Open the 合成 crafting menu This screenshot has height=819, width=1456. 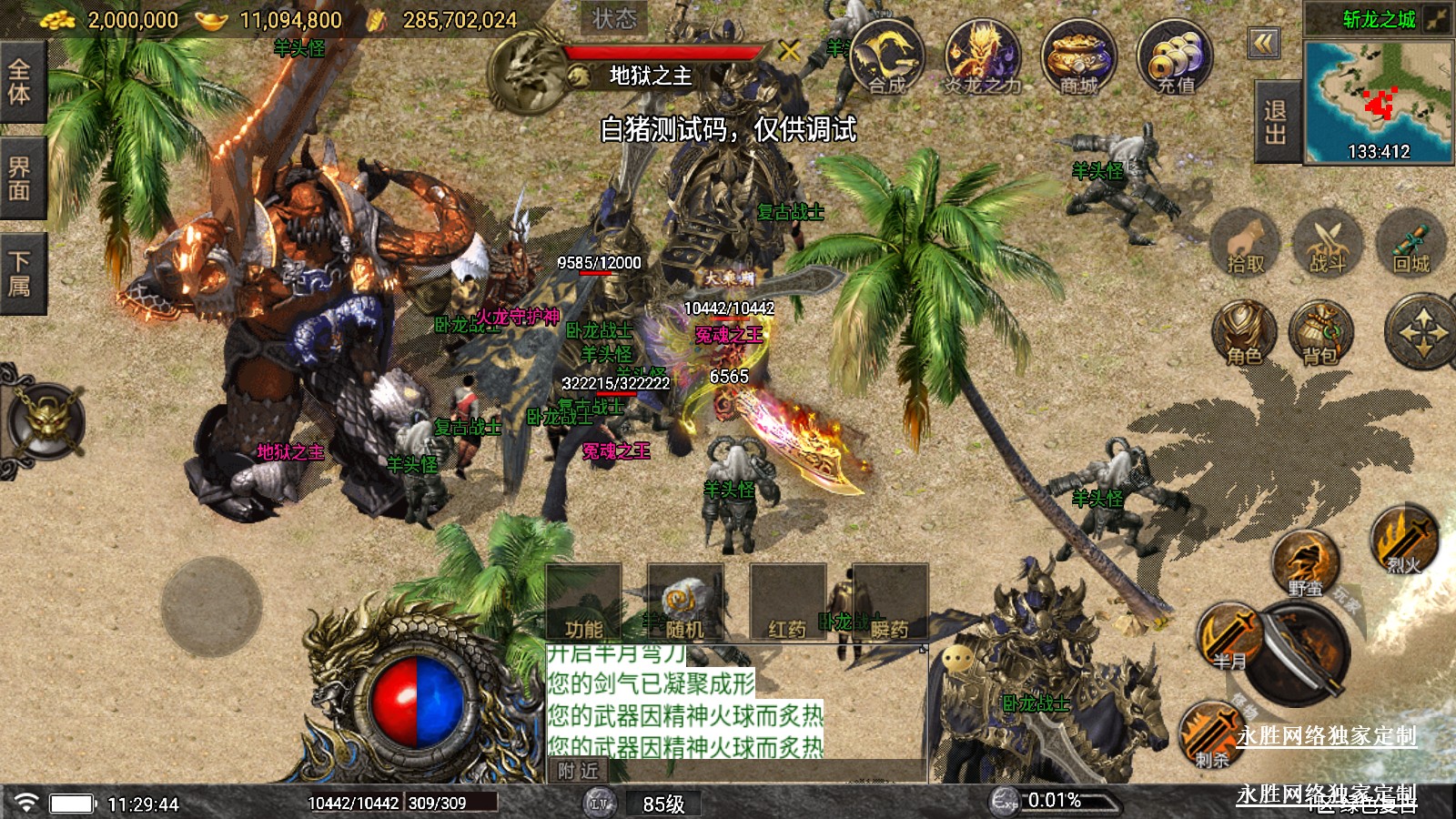pos(887,58)
